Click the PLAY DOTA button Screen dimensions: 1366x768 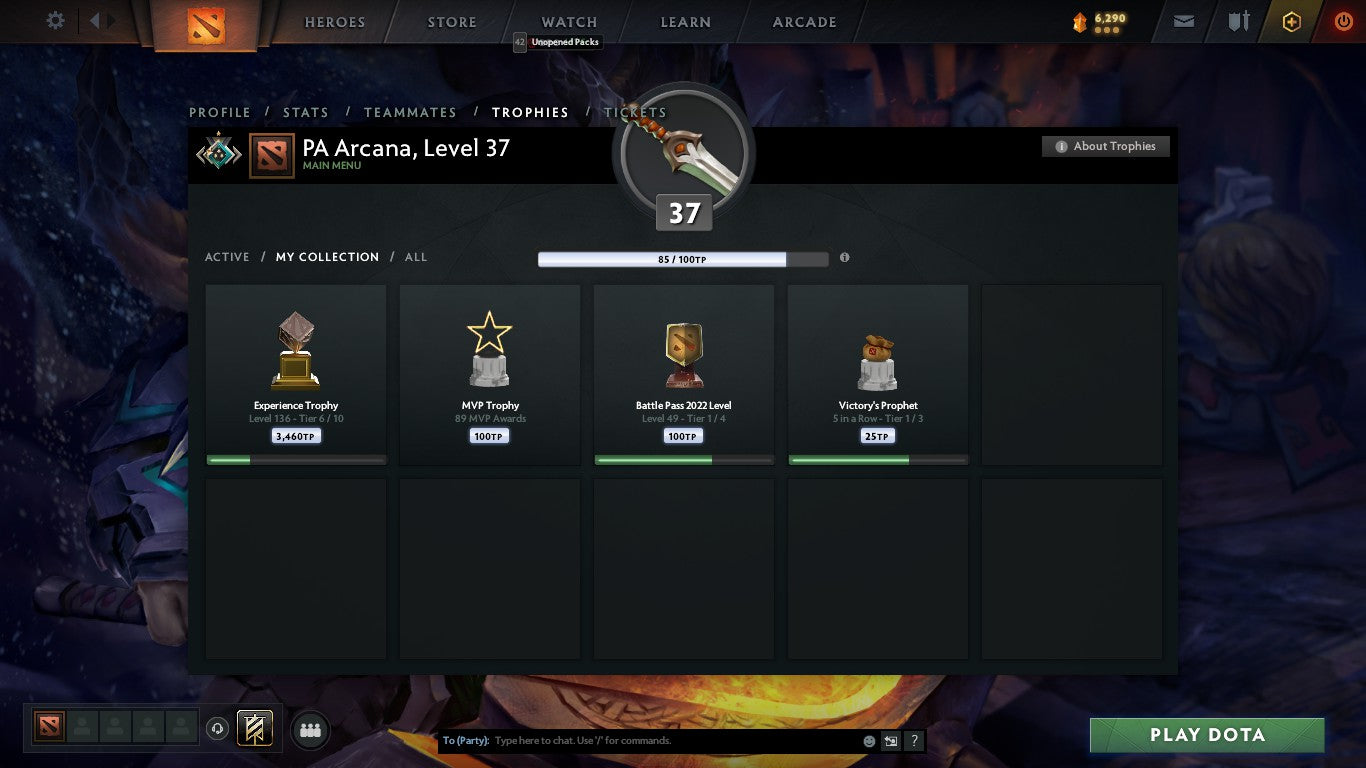[1207, 734]
